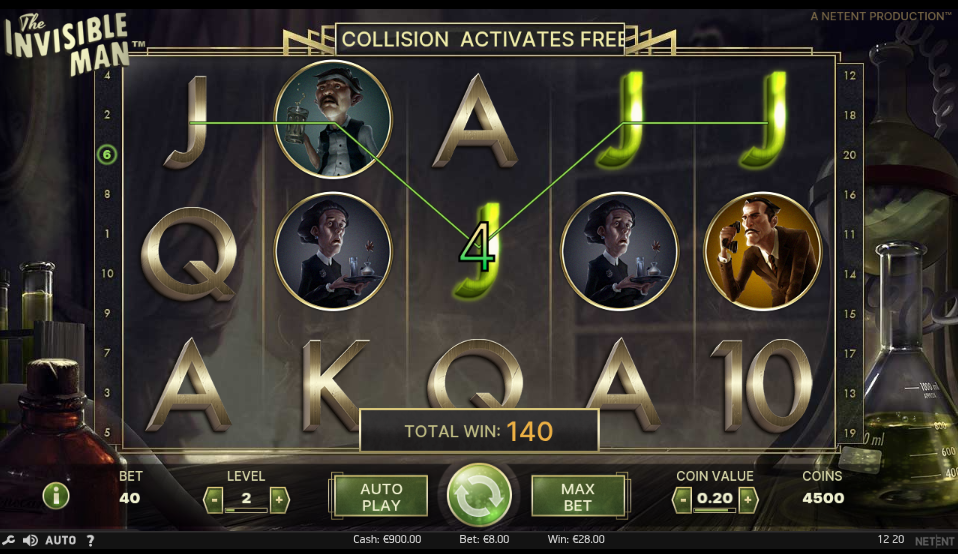958x554 pixels.
Task: Open game settings wrench icon
Action: pyautogui.click(x=10, y=541)
